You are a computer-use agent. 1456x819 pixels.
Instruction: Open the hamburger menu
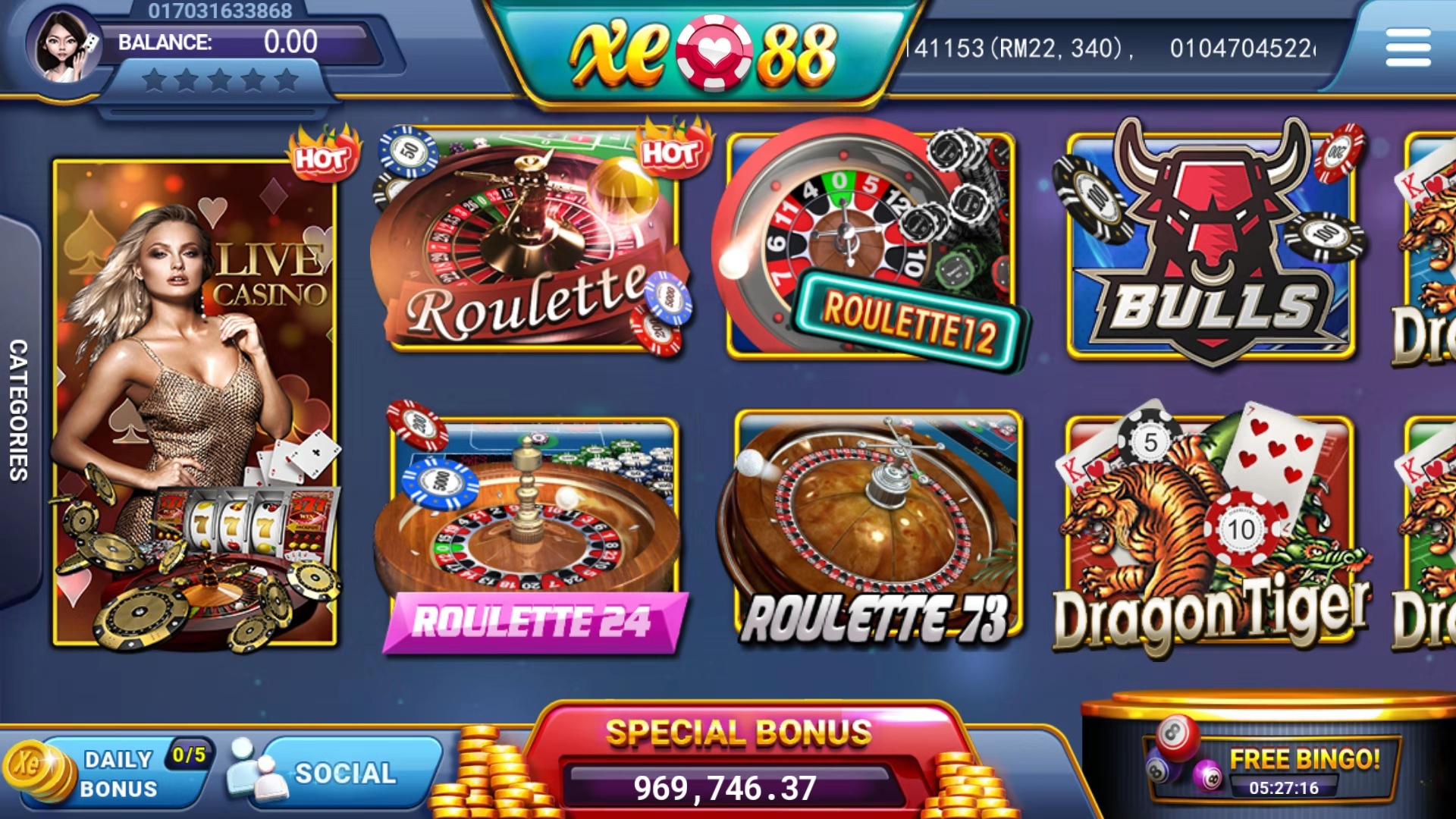coord(1407,47)
